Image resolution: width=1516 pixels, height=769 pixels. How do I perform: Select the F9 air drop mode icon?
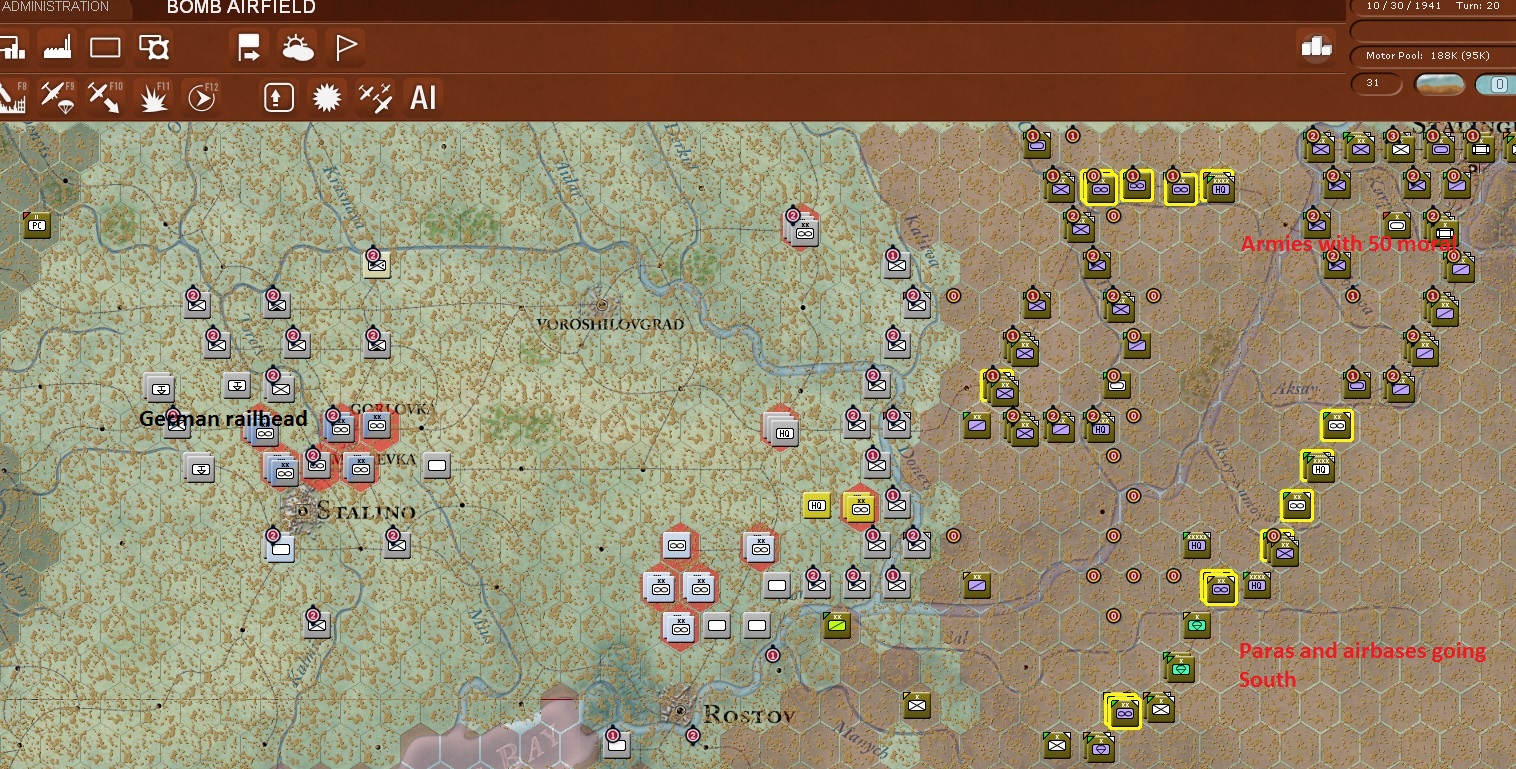point(58,97)
